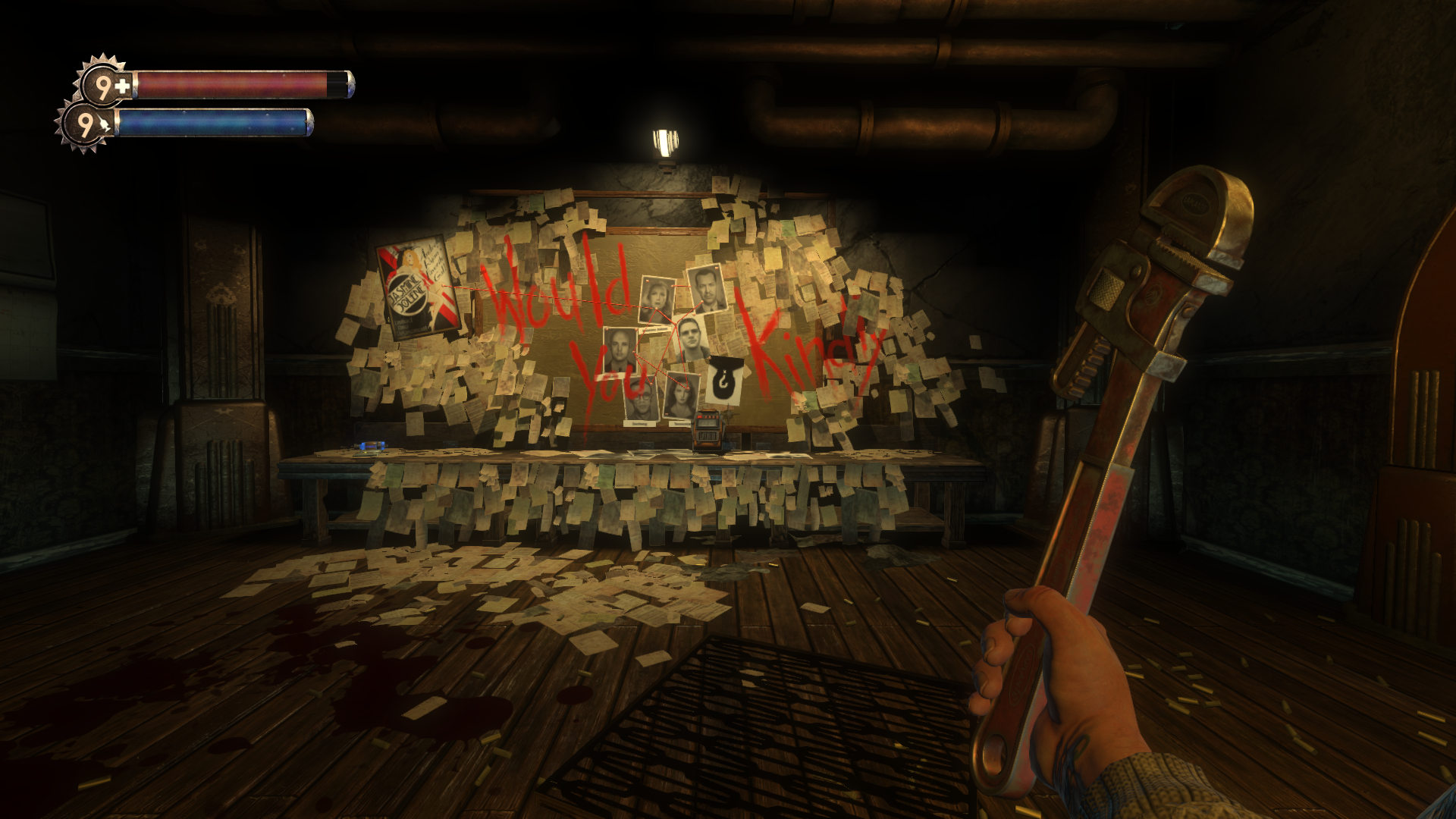This screenshot has height=819, width=1456.
Task: Click the pushpin on the blonde woman's photograph
Action: point(648,281)
